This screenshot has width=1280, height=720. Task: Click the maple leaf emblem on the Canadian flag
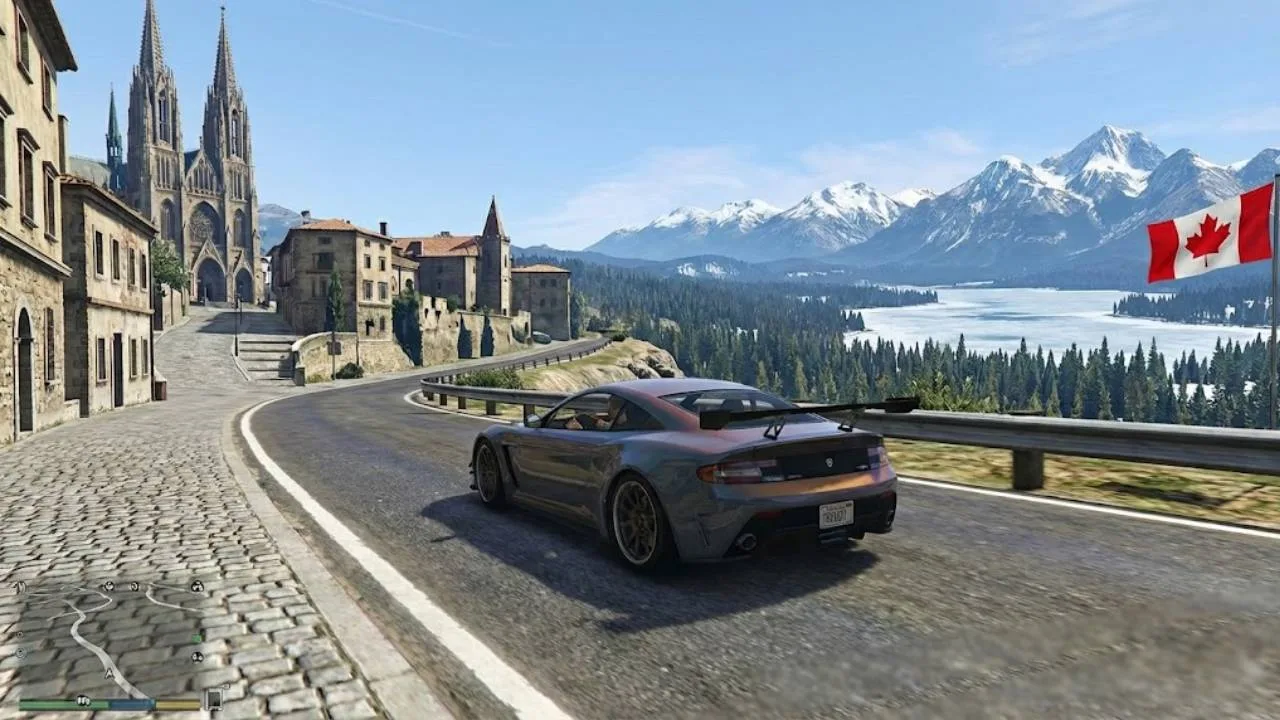click(1207, 236)
